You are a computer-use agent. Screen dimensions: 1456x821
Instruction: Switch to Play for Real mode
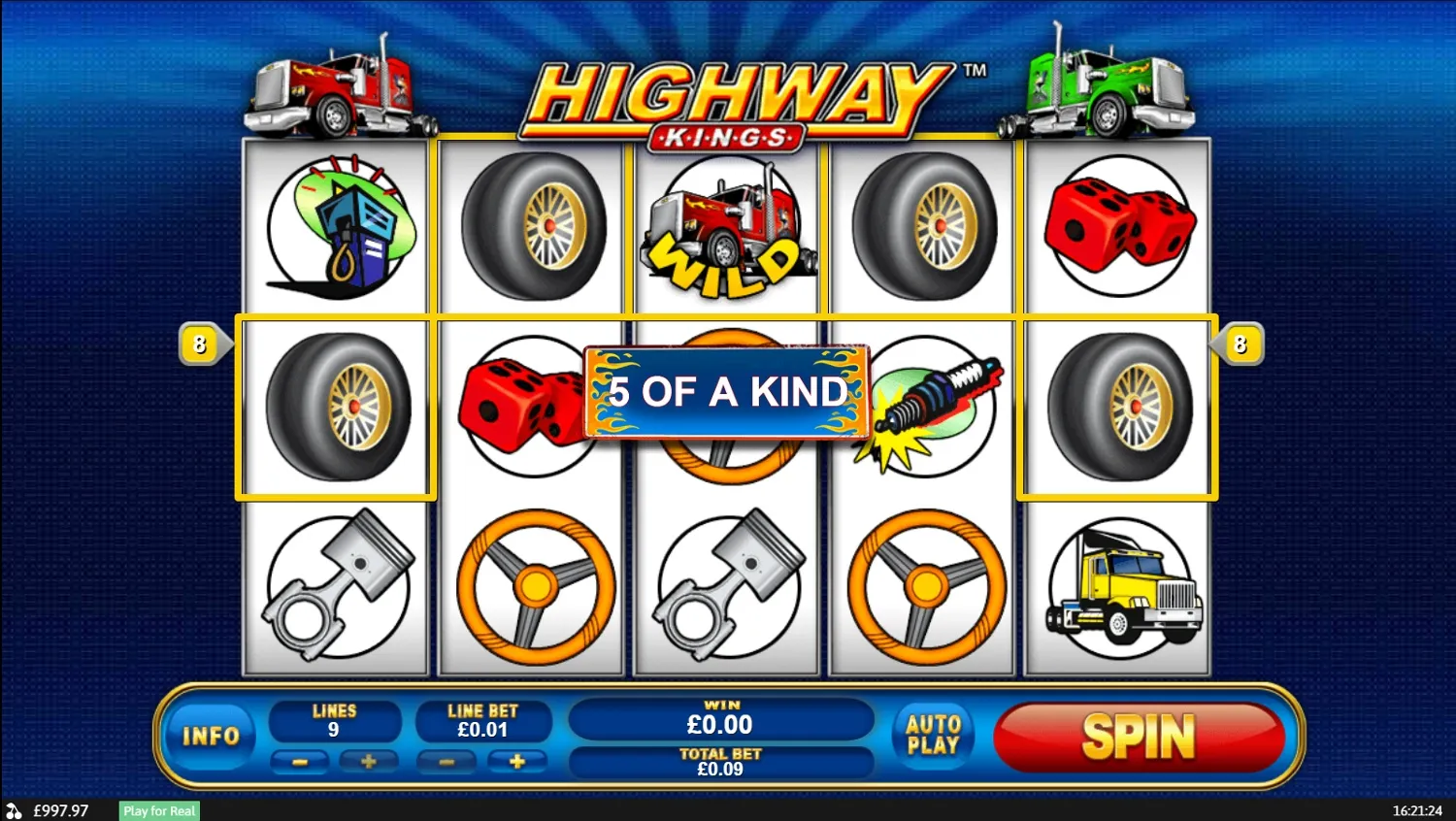point(157,811)
